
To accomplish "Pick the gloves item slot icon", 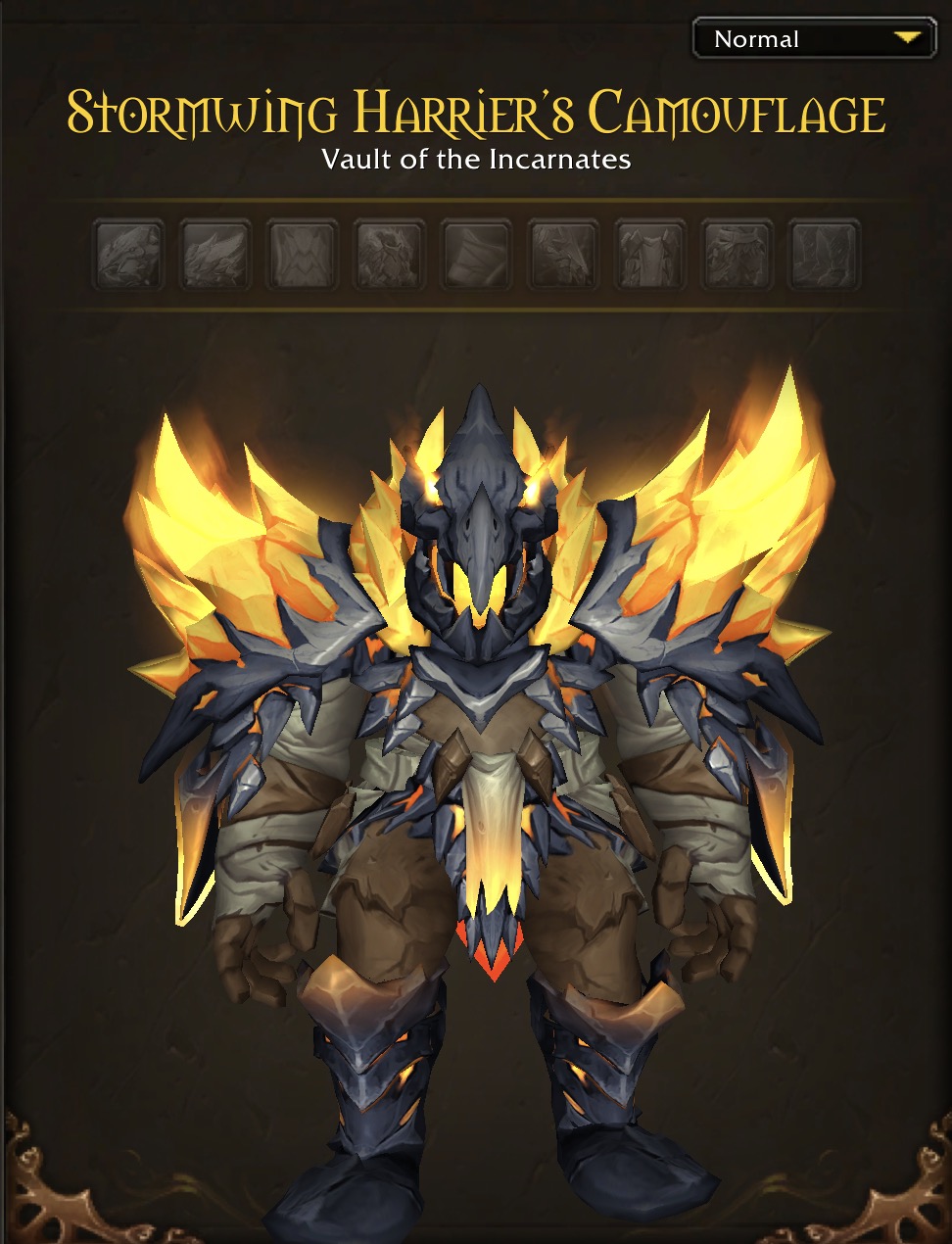I will (x=563, y=254).
